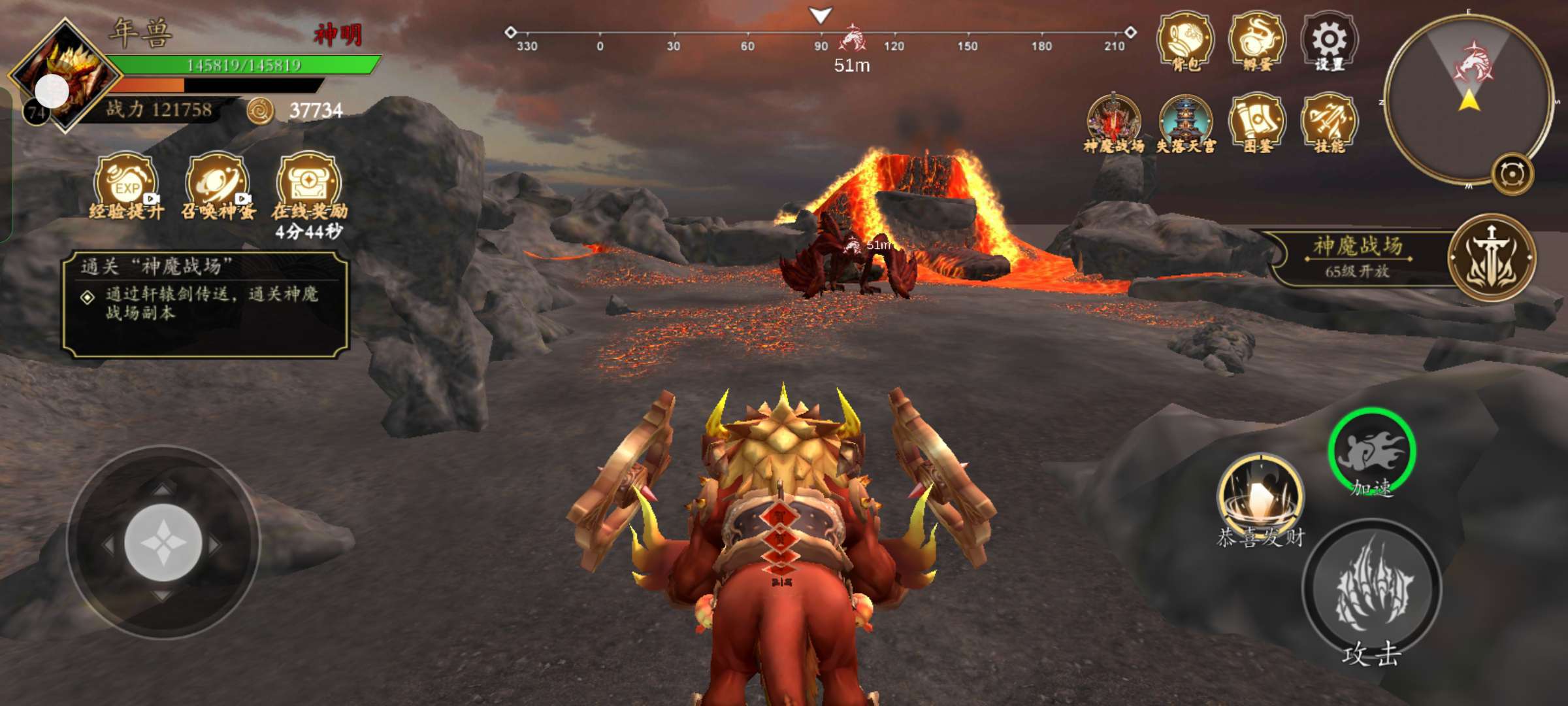Open the 通关神魔战场 quest tracker

point(205,305)
